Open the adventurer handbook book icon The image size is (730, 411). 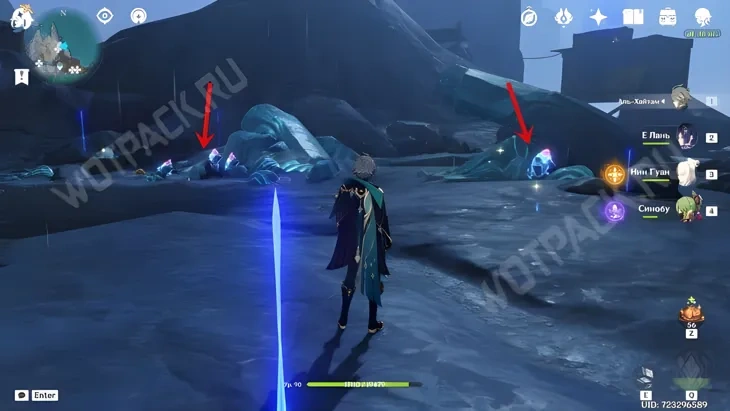(x=632, y=17)
